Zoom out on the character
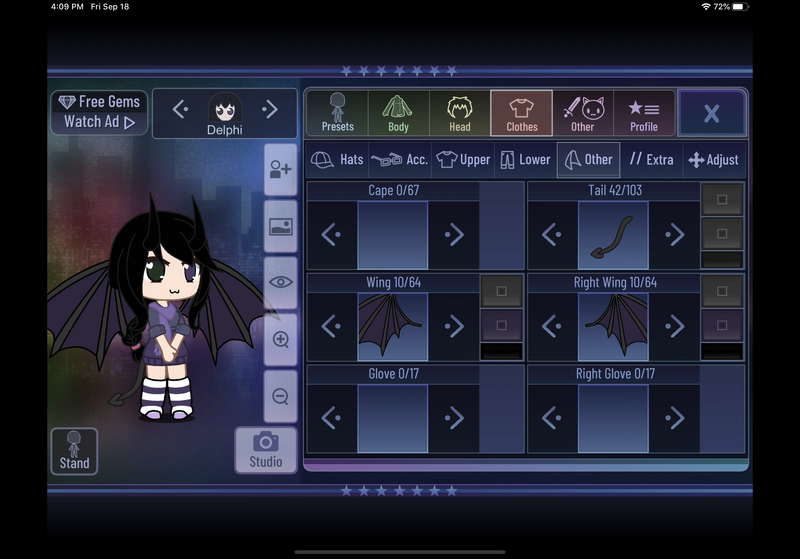800x559 pixels. (x=281, y=397)
